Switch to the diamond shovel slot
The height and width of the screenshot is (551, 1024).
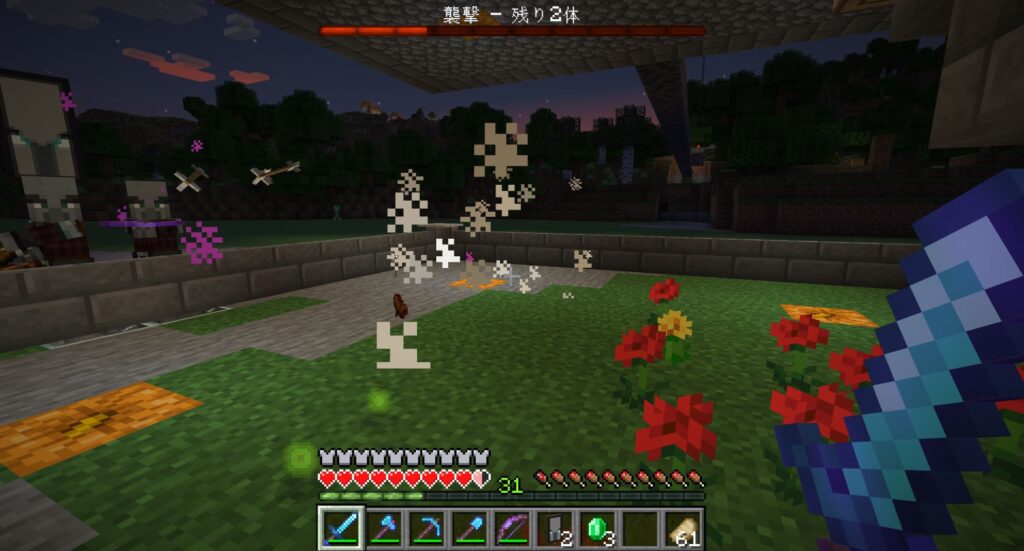(469, 527)
